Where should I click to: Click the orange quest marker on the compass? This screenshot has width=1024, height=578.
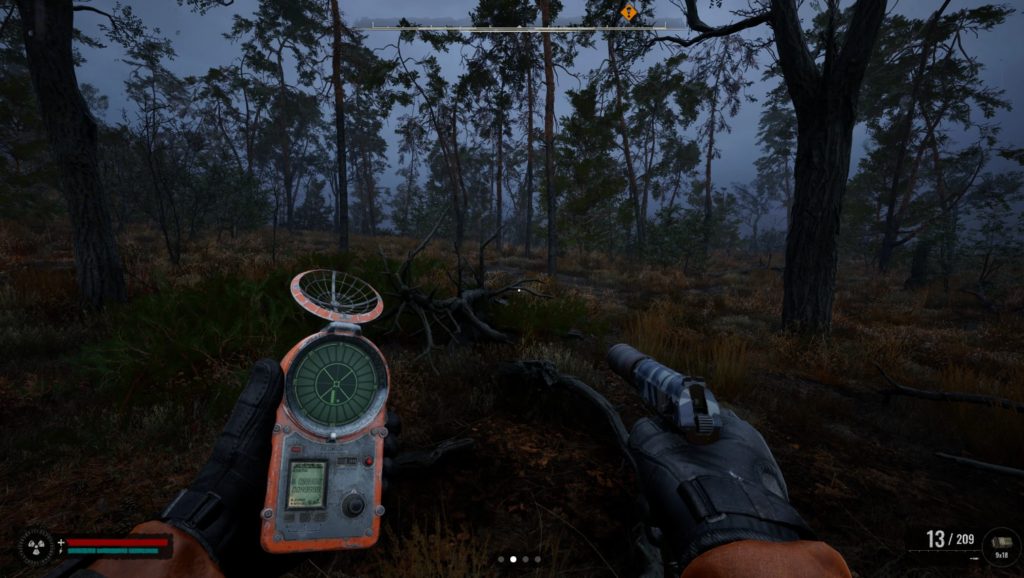[628, 12]
